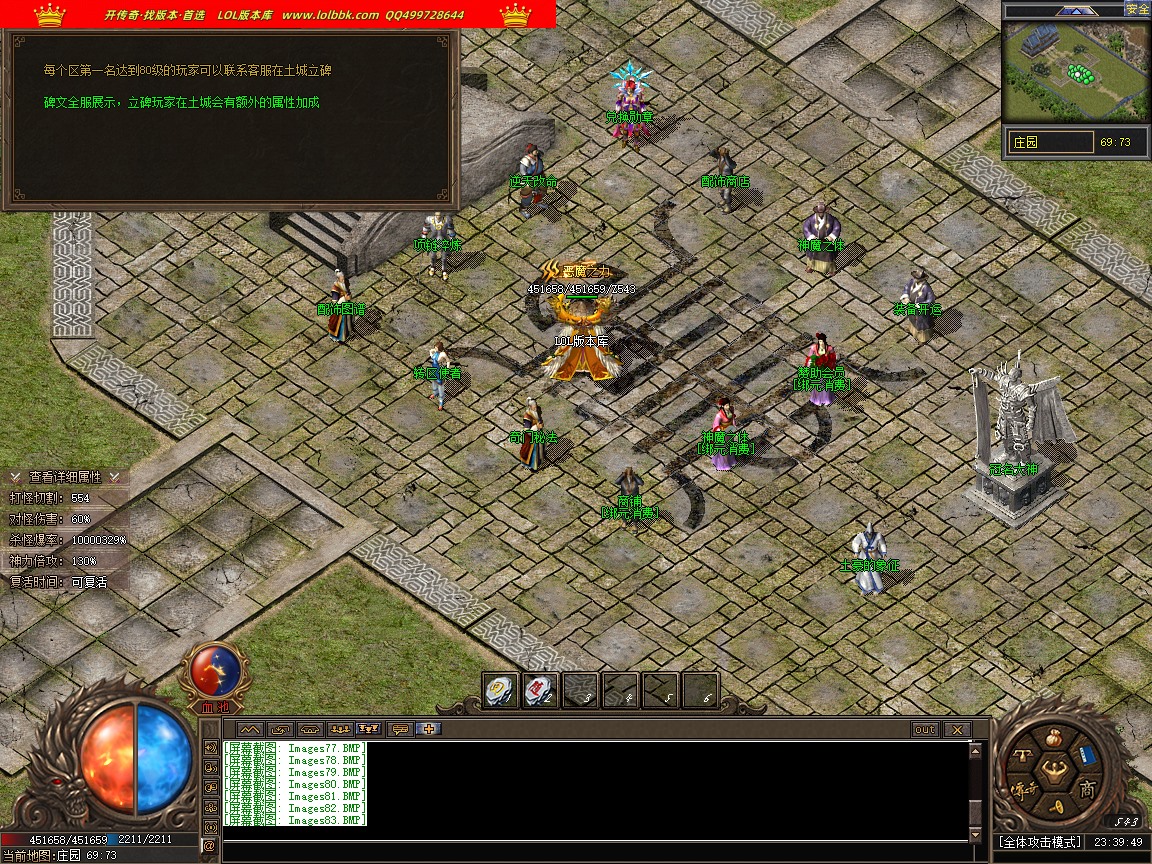Close the chat window with the X

click(957, 730)
